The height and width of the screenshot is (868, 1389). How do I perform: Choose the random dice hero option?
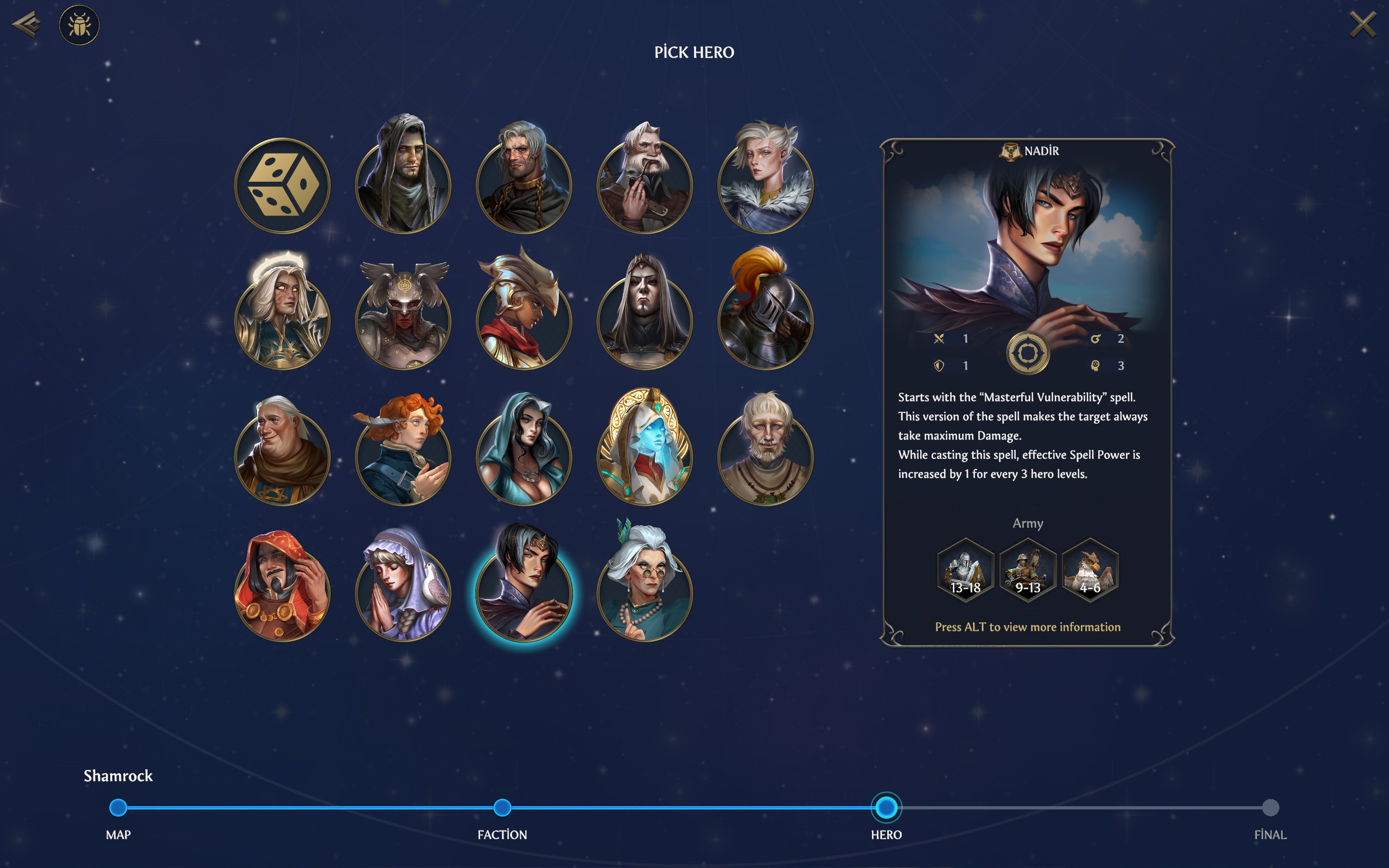pyautogui.click(x=282, y=186)
